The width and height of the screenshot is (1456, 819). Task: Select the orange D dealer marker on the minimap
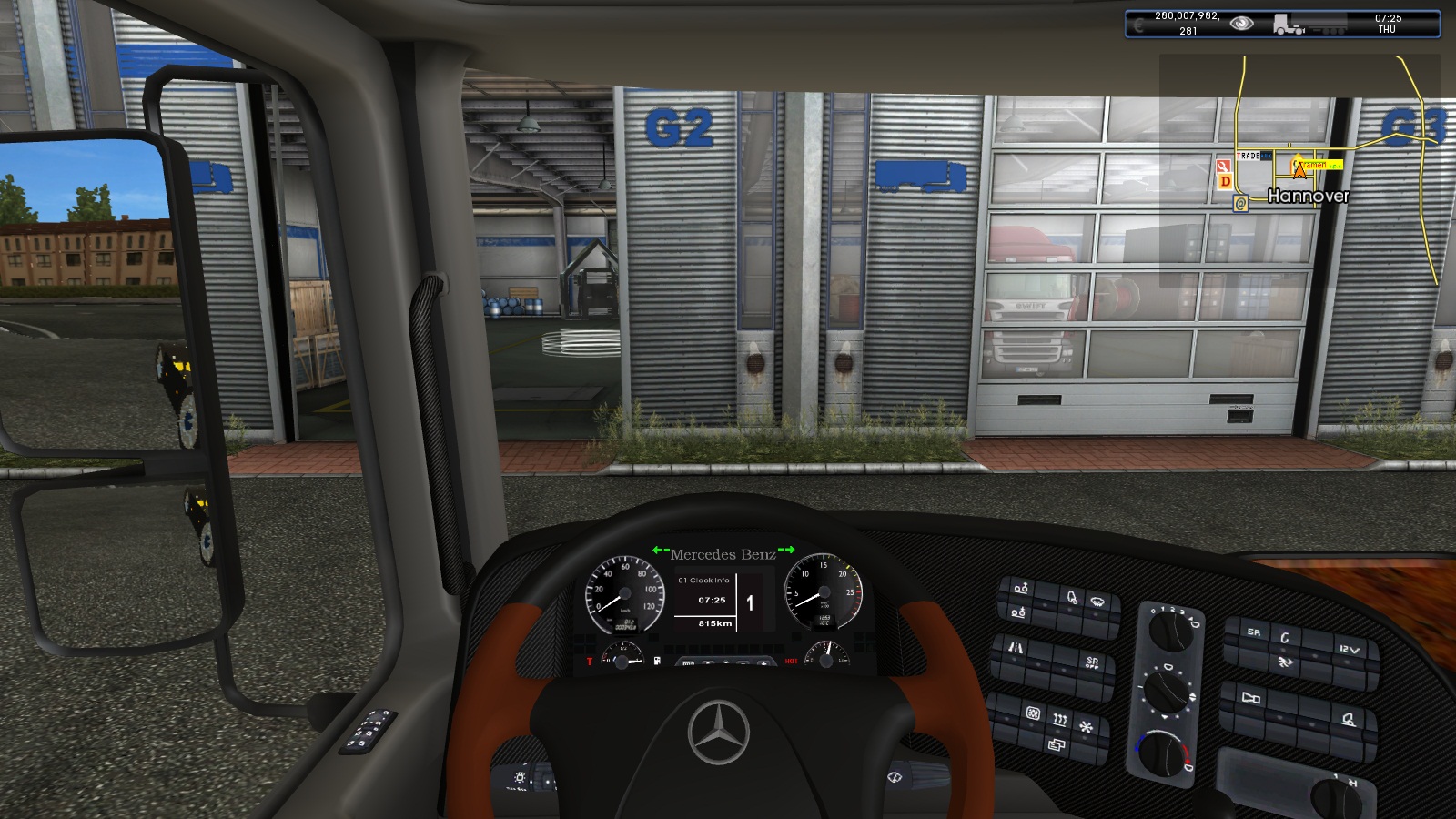pyautogui.click(x=1226, y=181)
